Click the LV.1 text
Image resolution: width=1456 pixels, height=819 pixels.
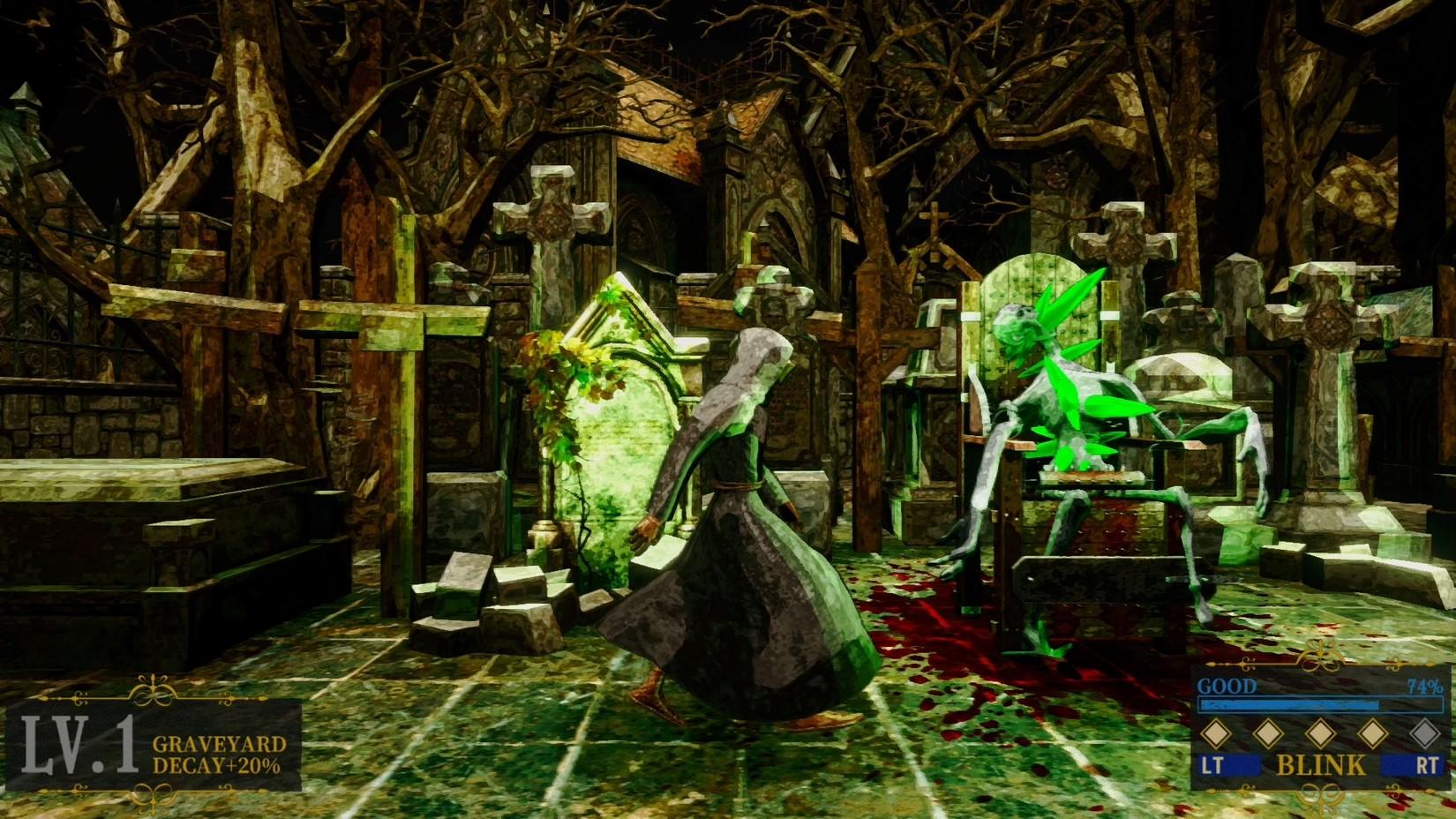pos(77,745)
